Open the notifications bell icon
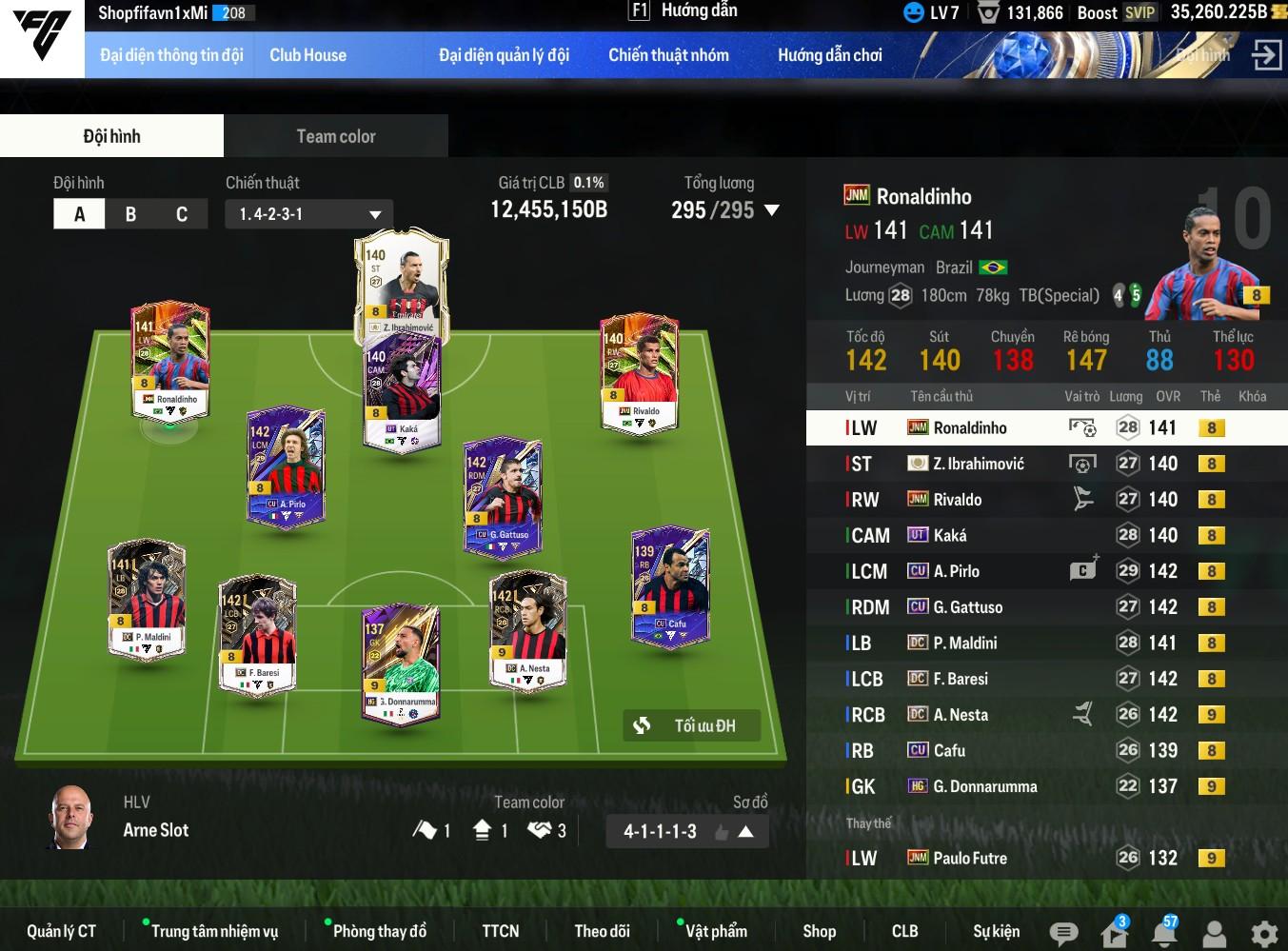 (x=1164, y=933)
